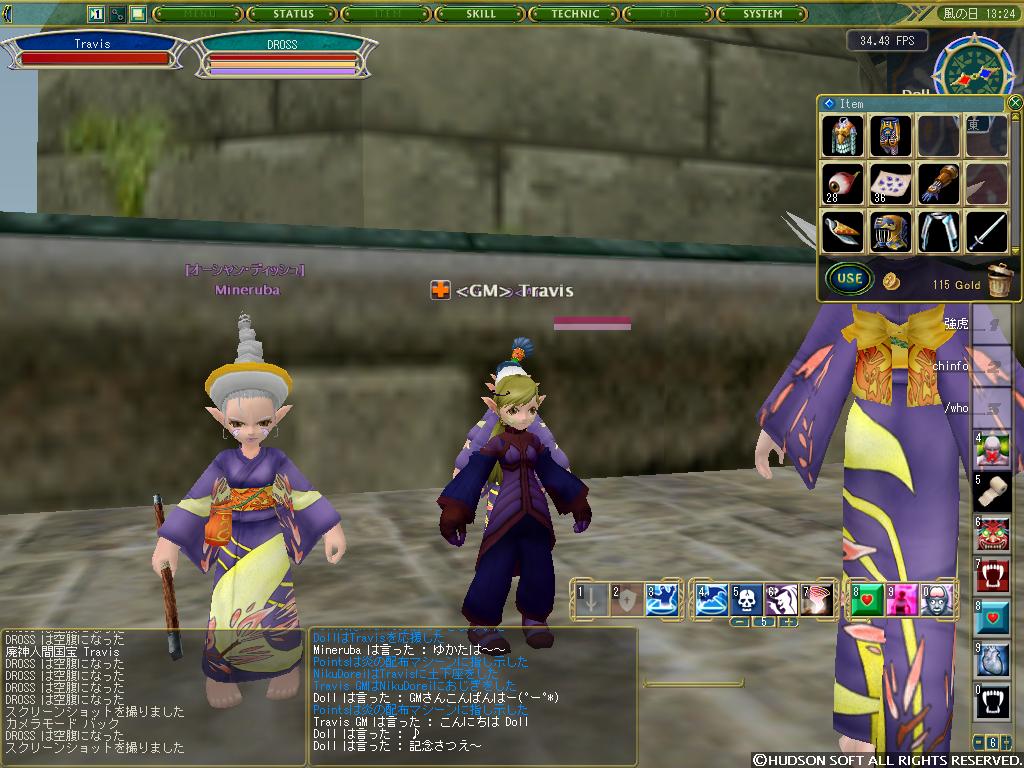Close the Item window
Image resolution: width=1024 pixels, height=768 pixels.
1015,102
